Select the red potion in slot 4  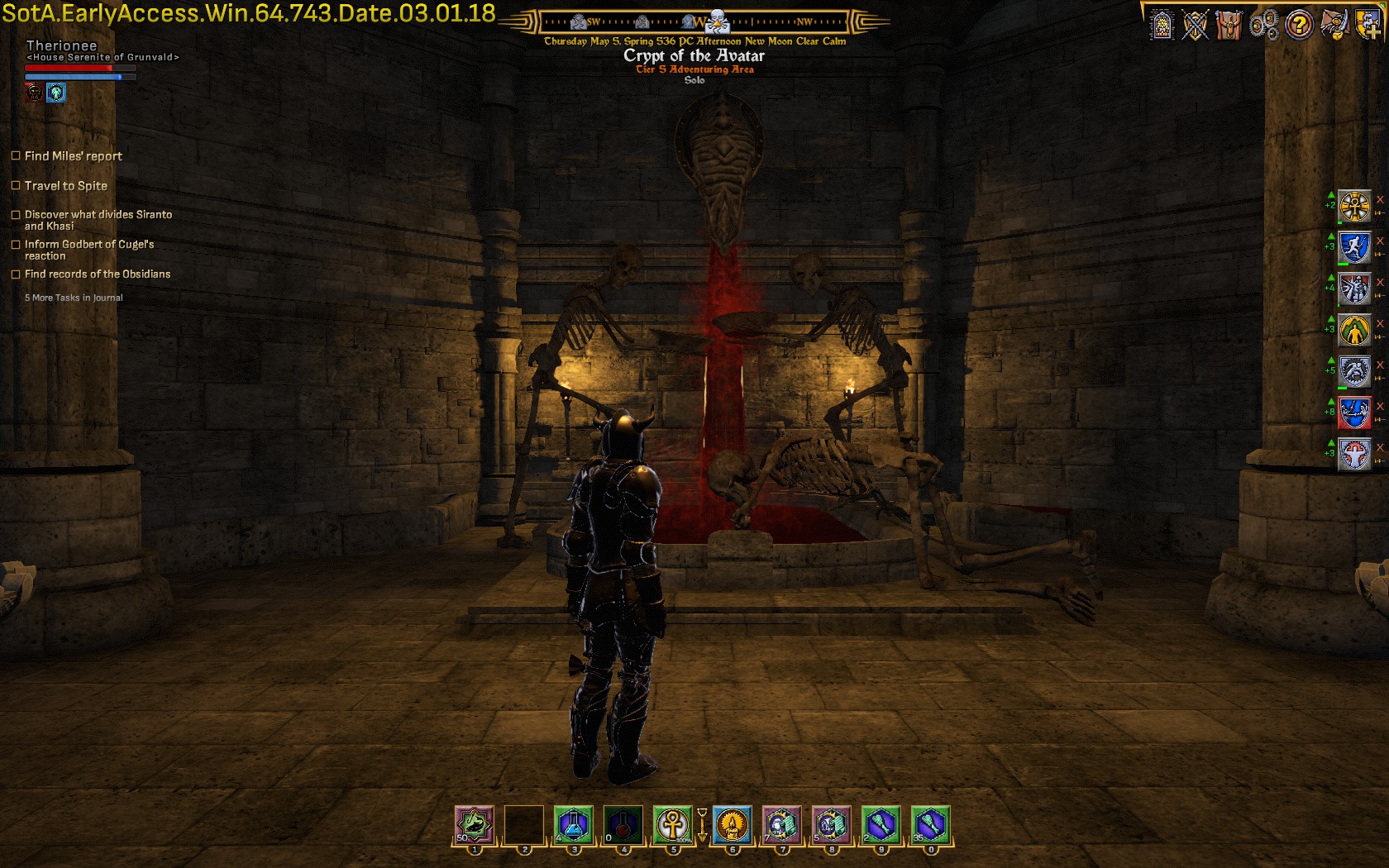(623, 824)
